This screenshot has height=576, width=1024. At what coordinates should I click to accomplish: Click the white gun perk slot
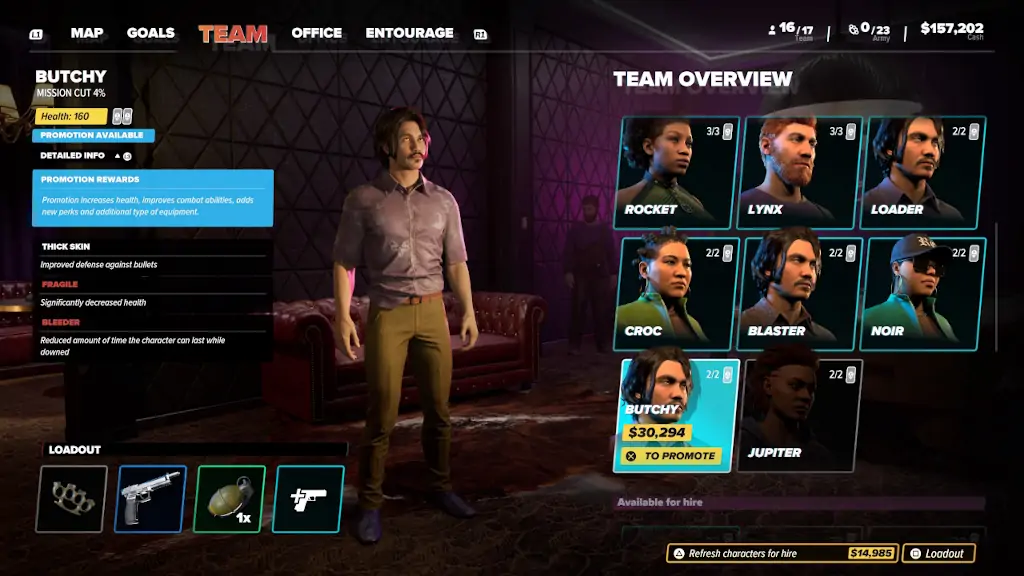click(308, 499)
